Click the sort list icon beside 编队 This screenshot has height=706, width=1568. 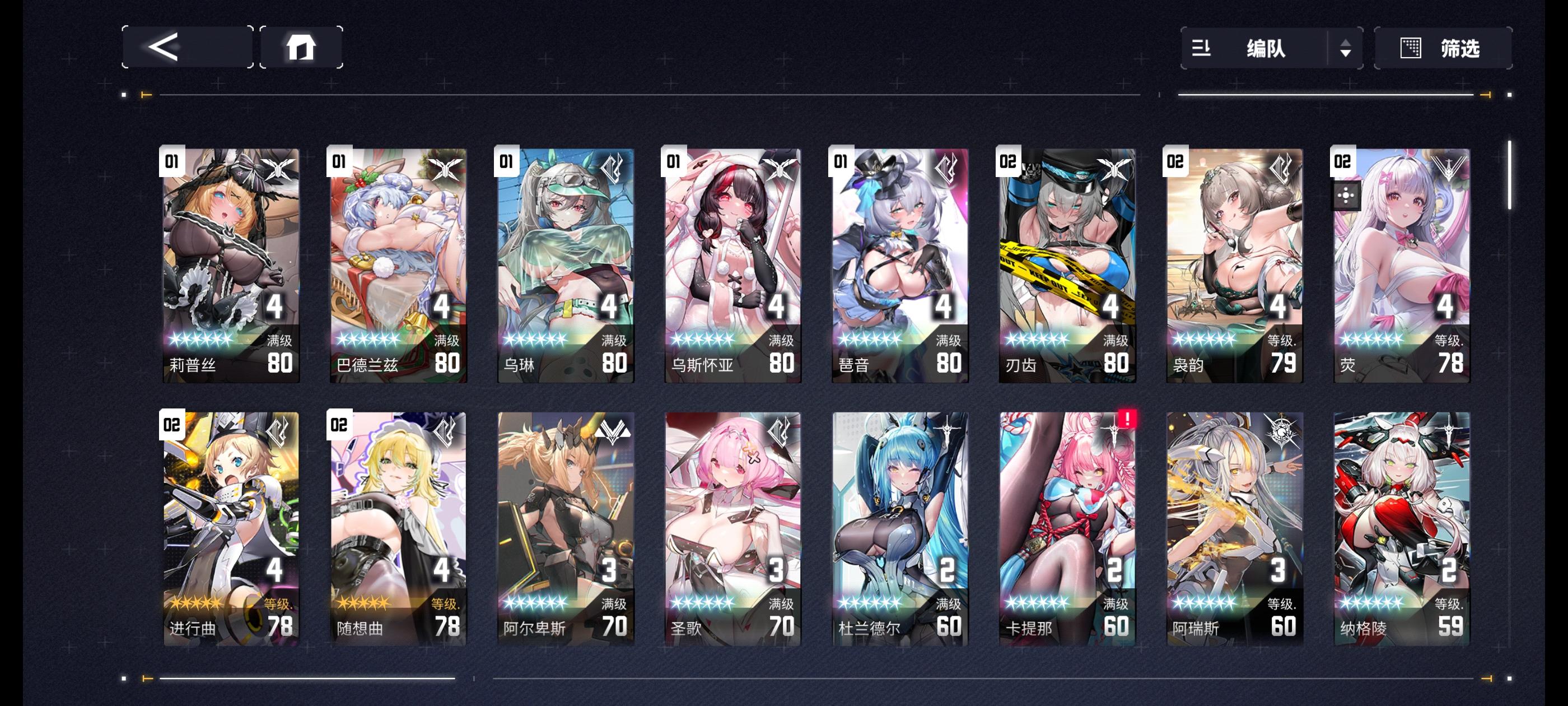pos(1202,49)
